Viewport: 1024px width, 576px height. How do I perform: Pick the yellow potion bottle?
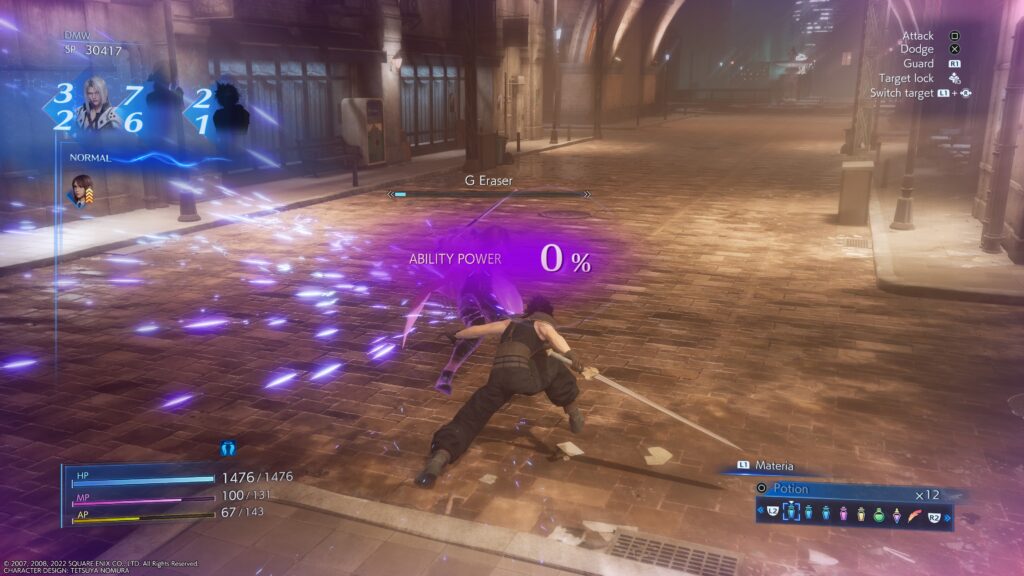[x=861, y=514]
